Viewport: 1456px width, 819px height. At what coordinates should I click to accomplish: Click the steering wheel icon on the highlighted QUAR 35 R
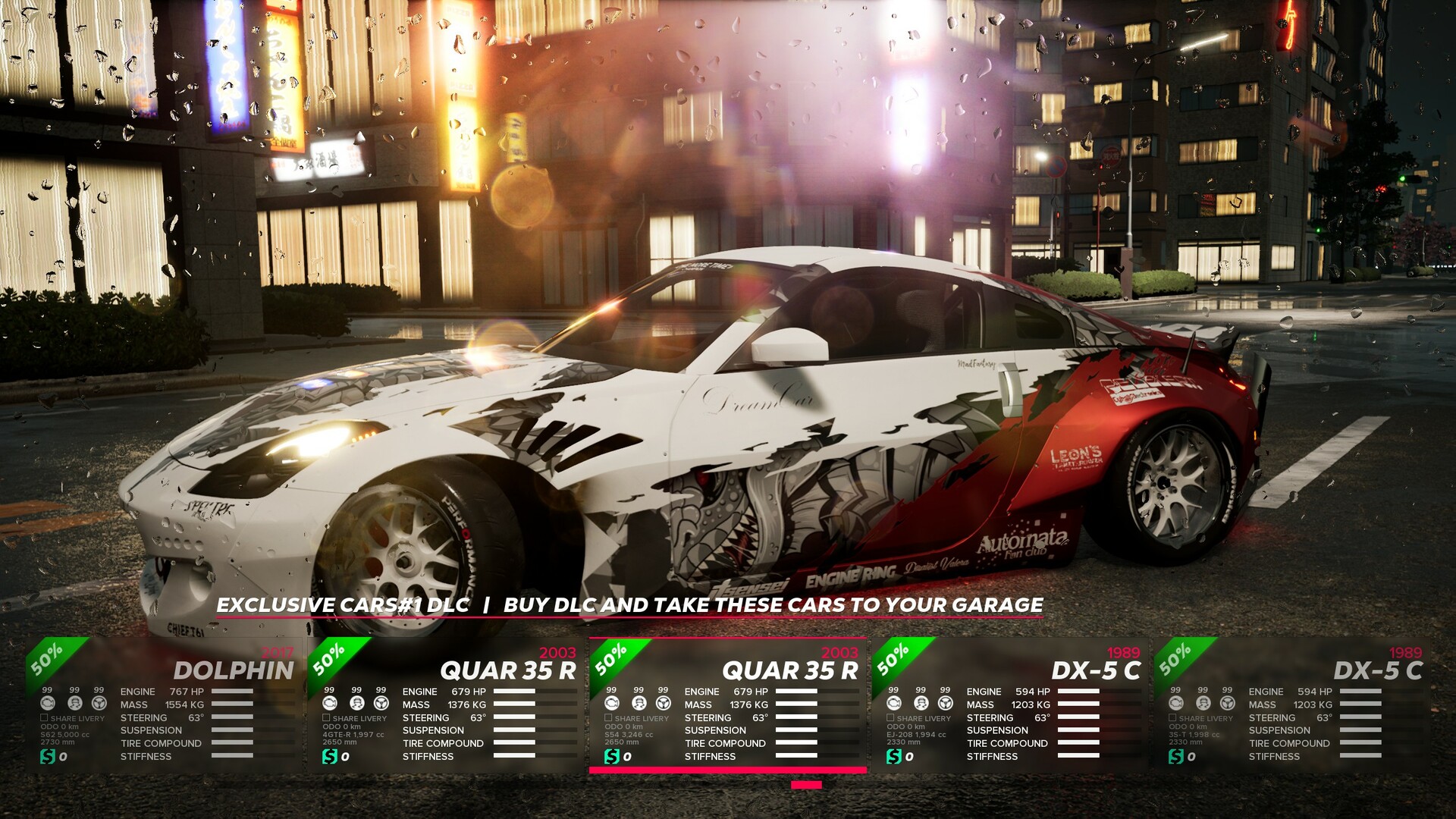(x=662, y=704)
